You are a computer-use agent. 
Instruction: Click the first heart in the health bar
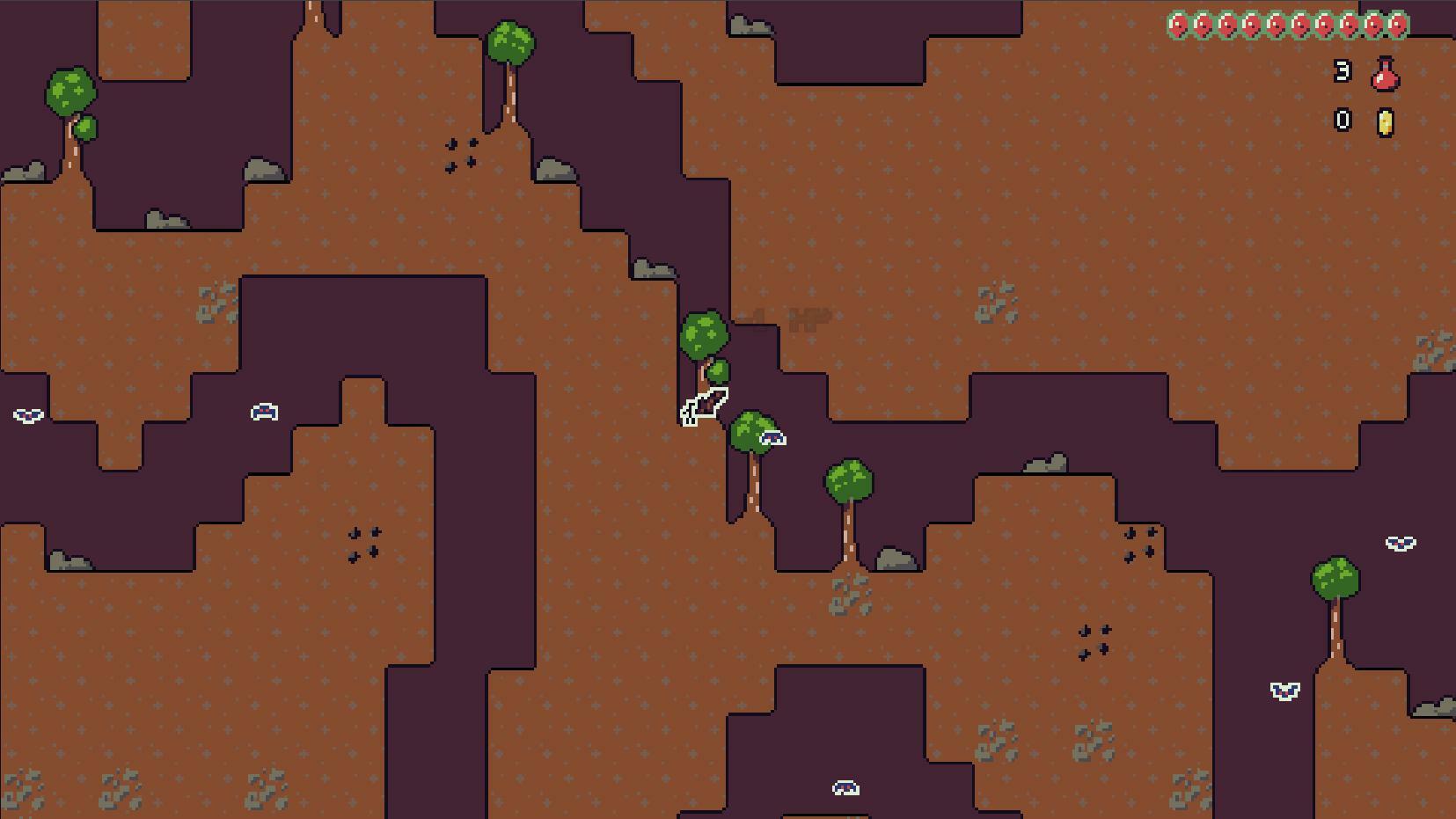pyautogui.click(x=1176, y=24)
